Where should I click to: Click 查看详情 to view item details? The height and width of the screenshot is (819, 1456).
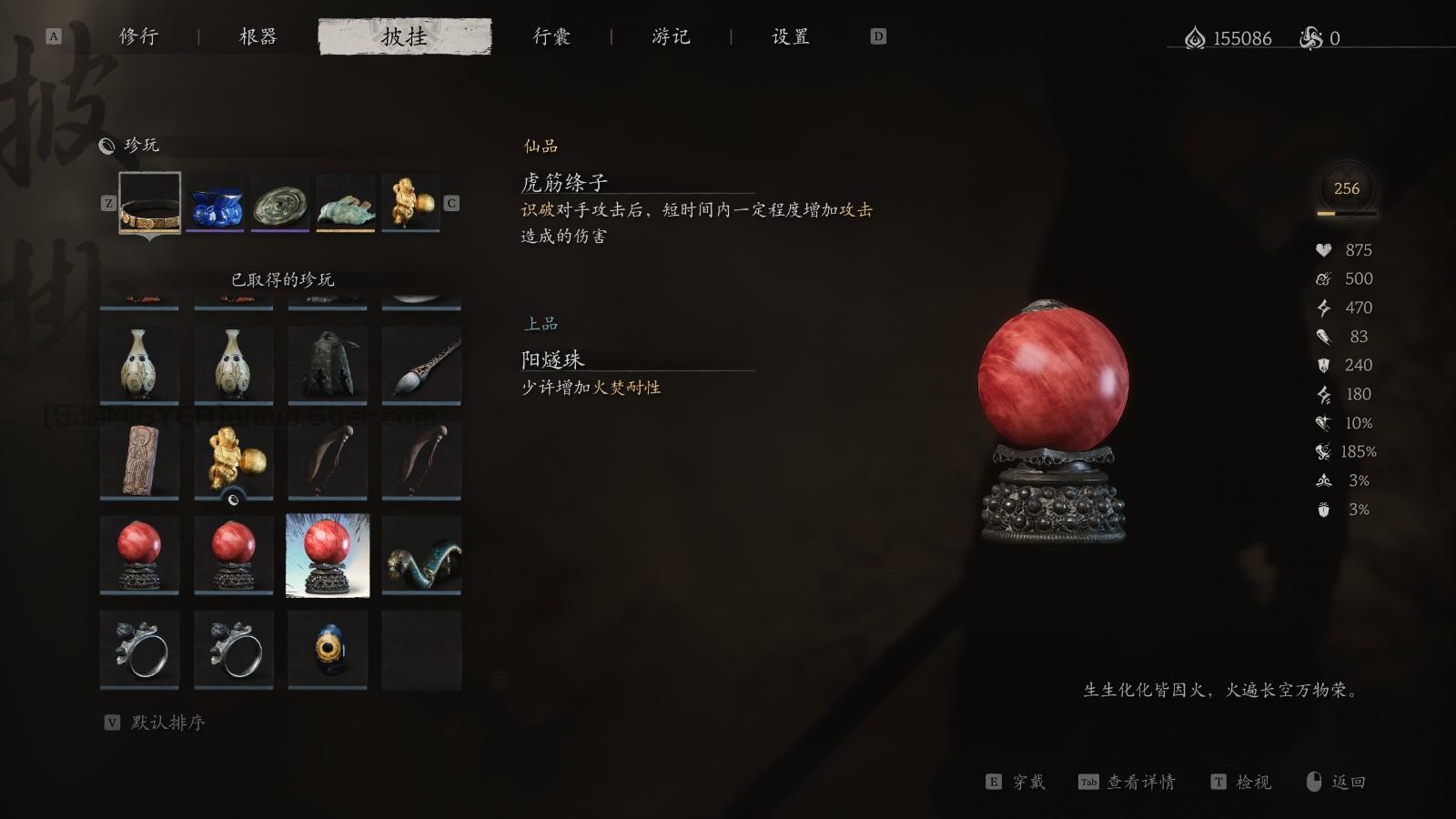coord(1139,781)
